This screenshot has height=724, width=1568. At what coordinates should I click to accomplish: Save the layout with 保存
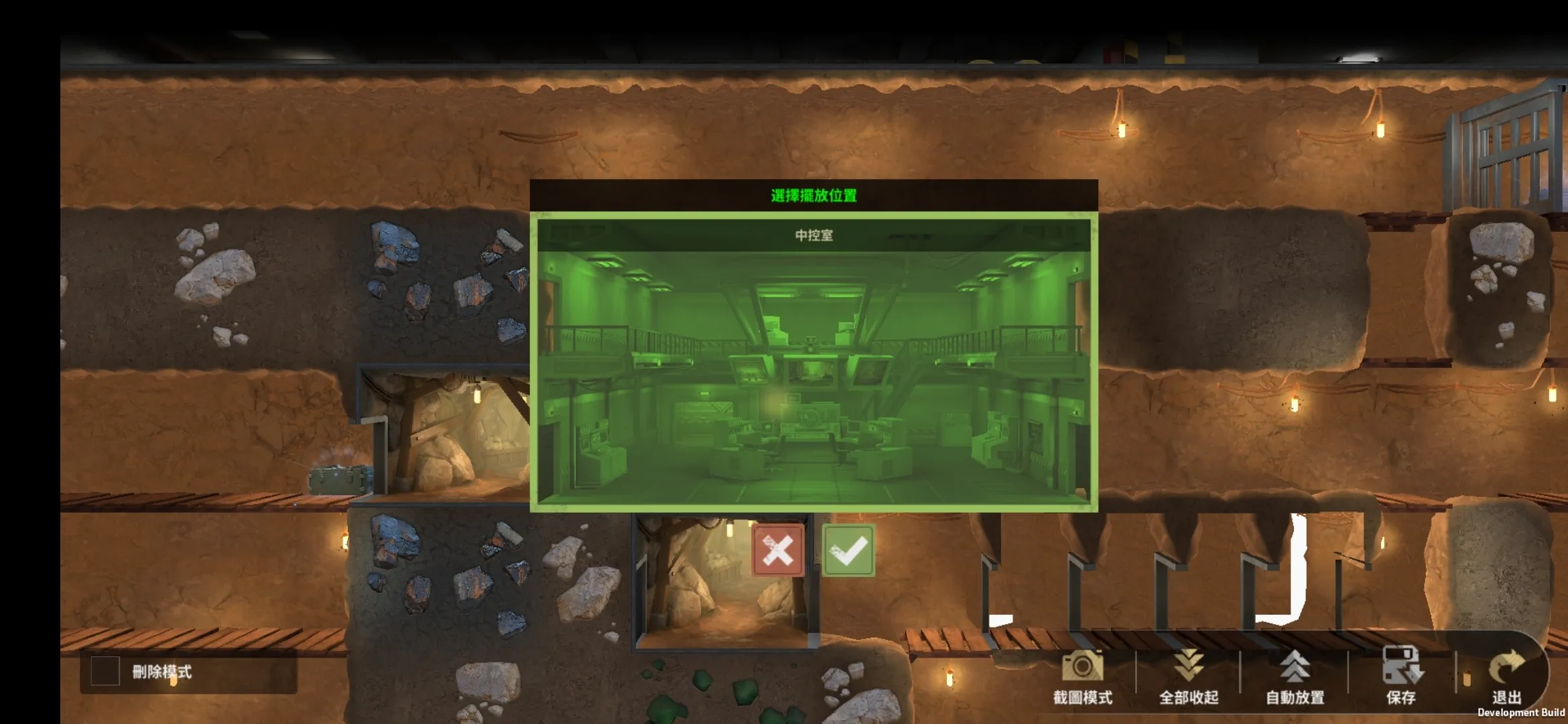(x=1401, y=676)
